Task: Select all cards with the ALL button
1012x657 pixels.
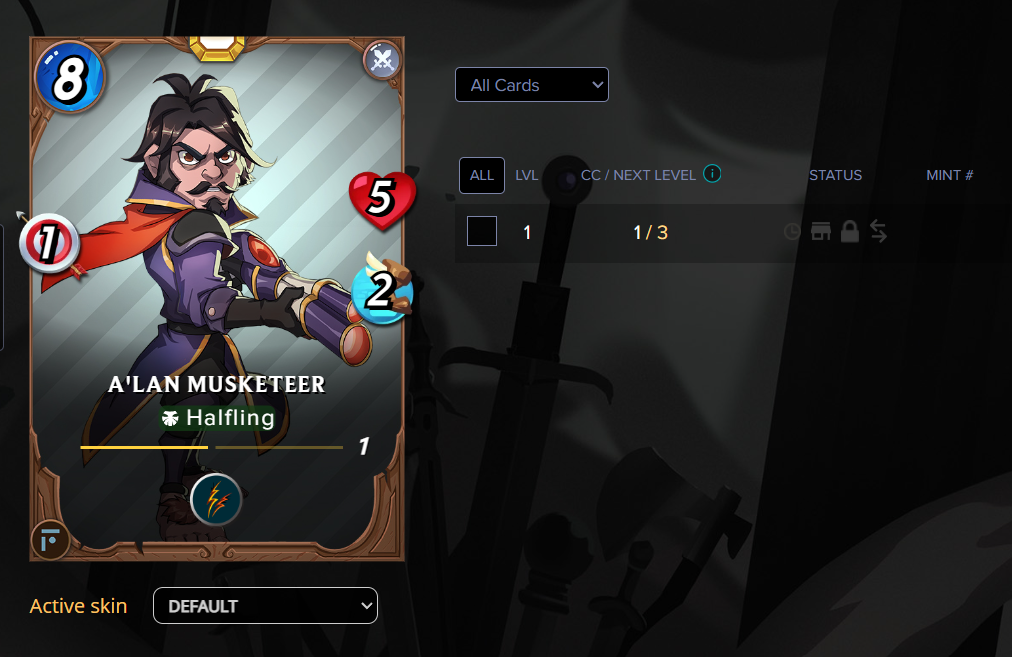Action: (481, 175)
